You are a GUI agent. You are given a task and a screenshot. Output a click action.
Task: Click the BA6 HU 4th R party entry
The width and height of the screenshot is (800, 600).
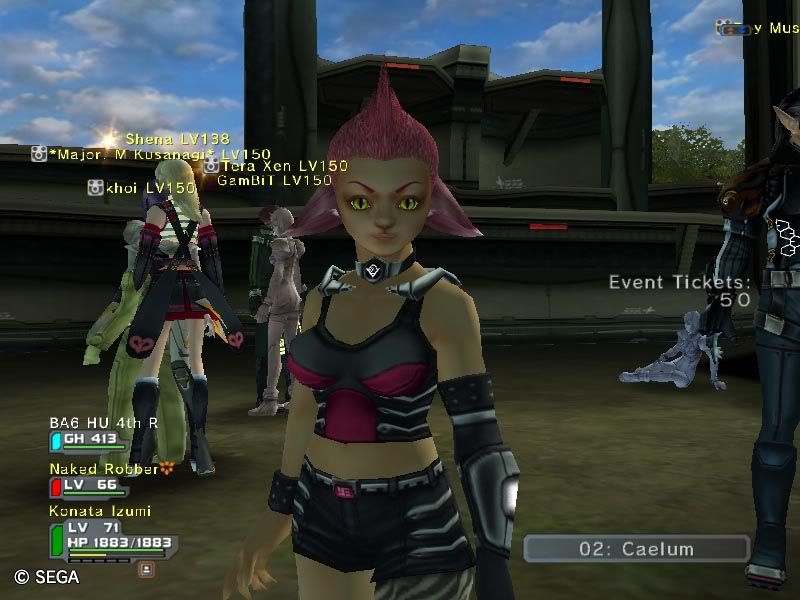(x=103, y=423)
